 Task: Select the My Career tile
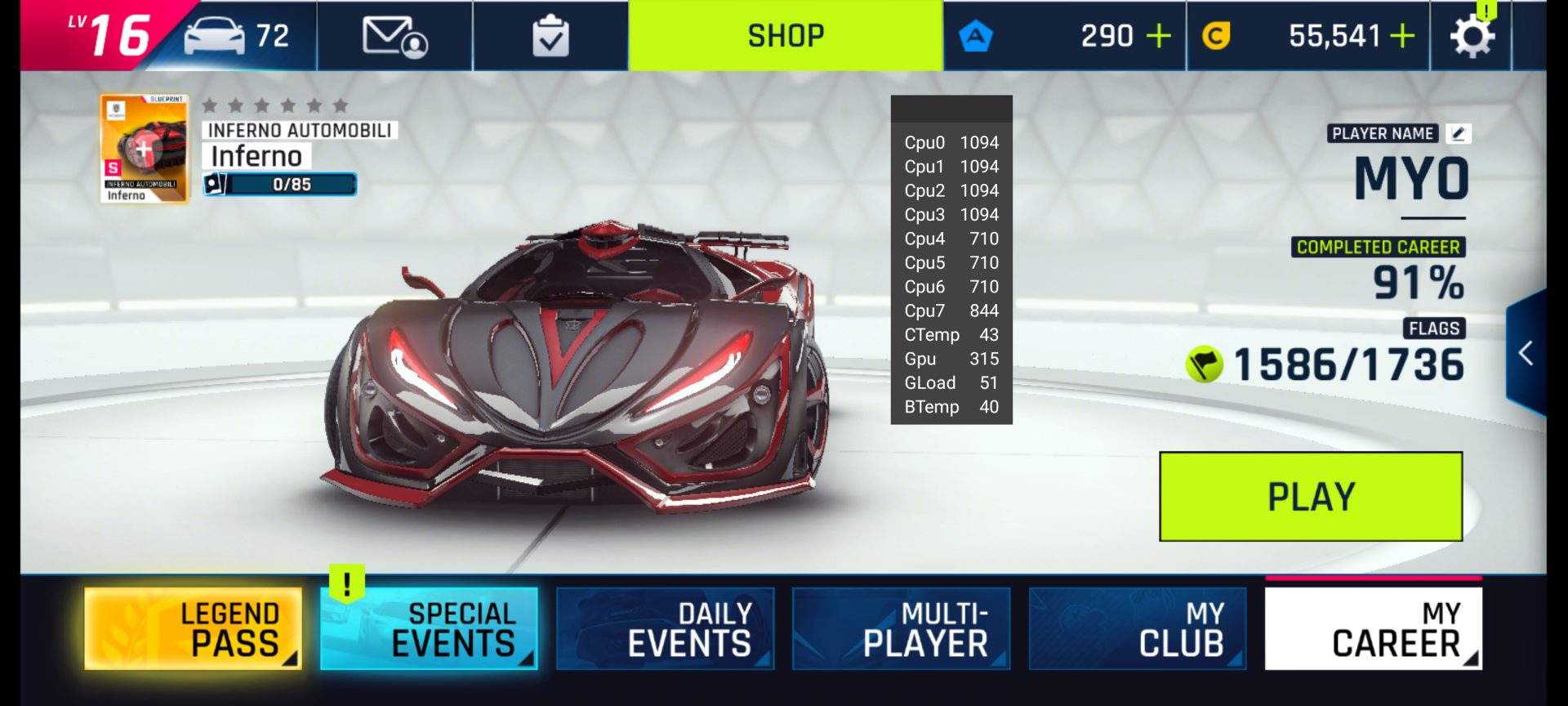click(1373, 628)
